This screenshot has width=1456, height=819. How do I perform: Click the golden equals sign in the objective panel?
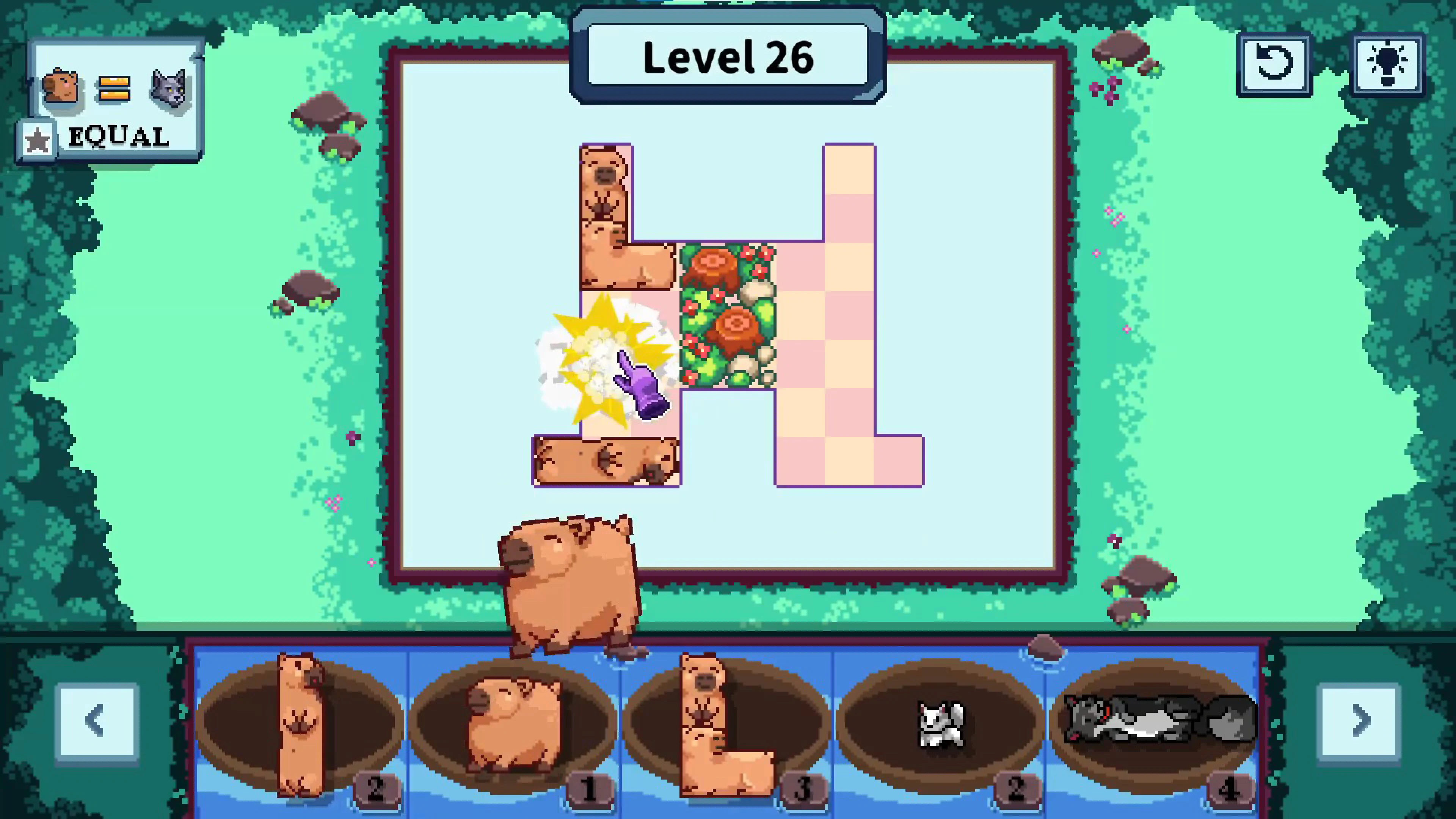[113, 88]
